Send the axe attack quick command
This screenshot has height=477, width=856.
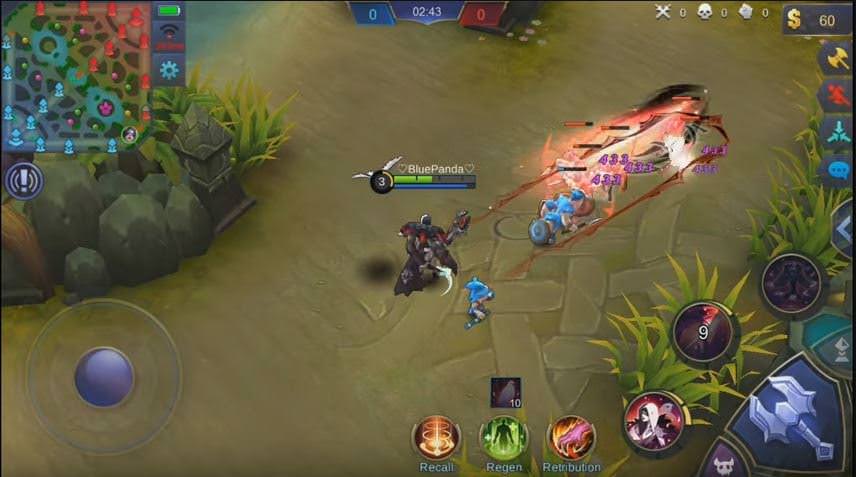[836, 58]
